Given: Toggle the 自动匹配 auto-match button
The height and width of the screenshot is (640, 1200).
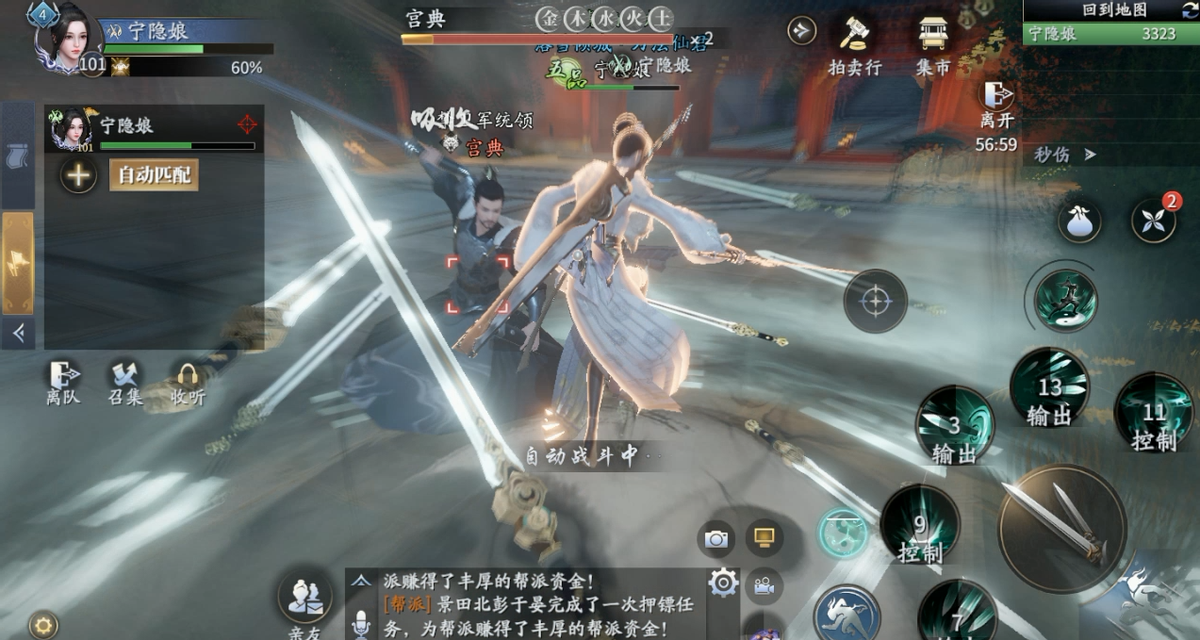Looking at the screenshot, I should pos(152,175).
